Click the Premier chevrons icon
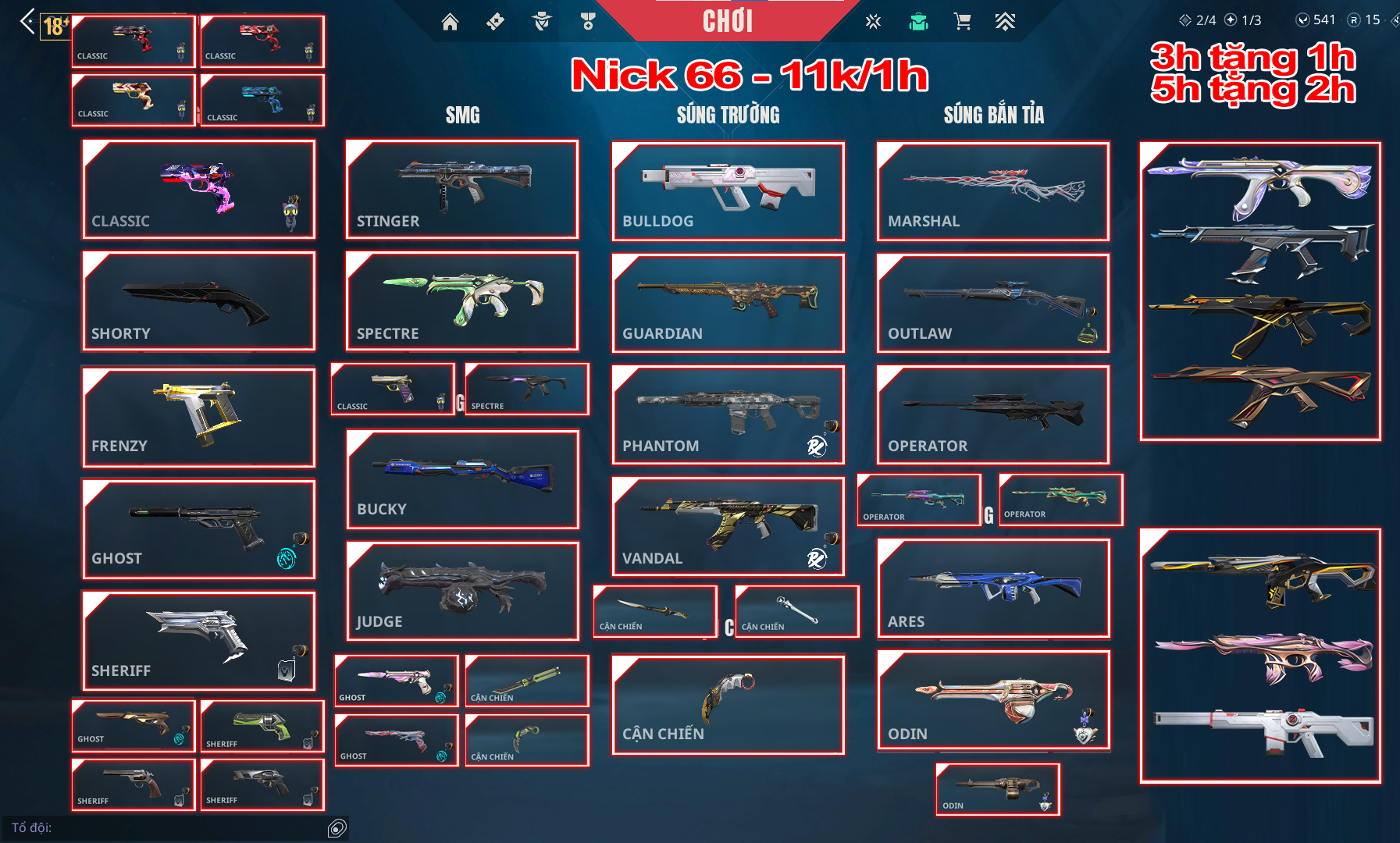This screenshot has height=843, width=1400. [x=1006, y=23]
